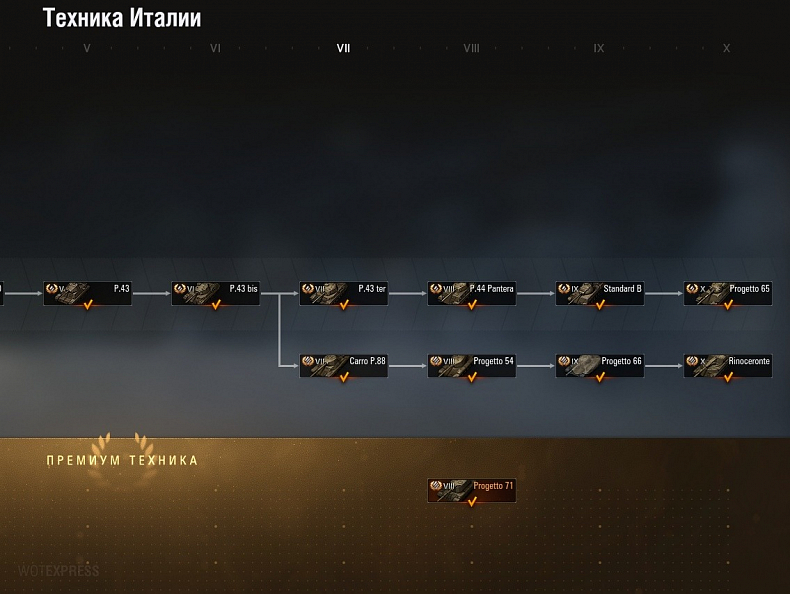Select the Progetto 65 tier X tank
The width and height of the screenshot is (790, 594).
click(x=727, y=292)
